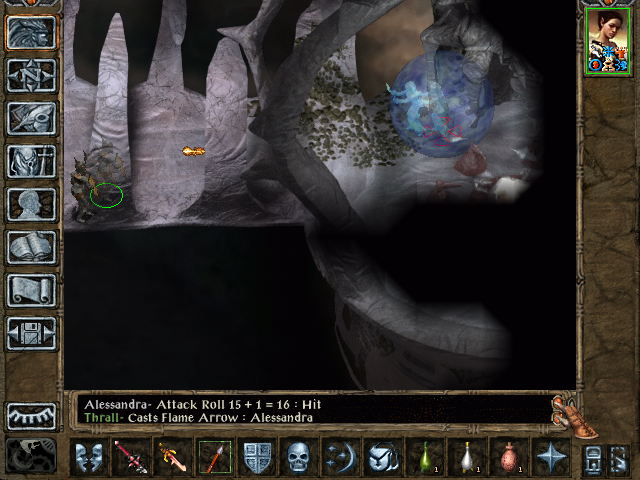640x480 pixels.
Task: Open special abilities star button
Action: [x=550, y=457]
